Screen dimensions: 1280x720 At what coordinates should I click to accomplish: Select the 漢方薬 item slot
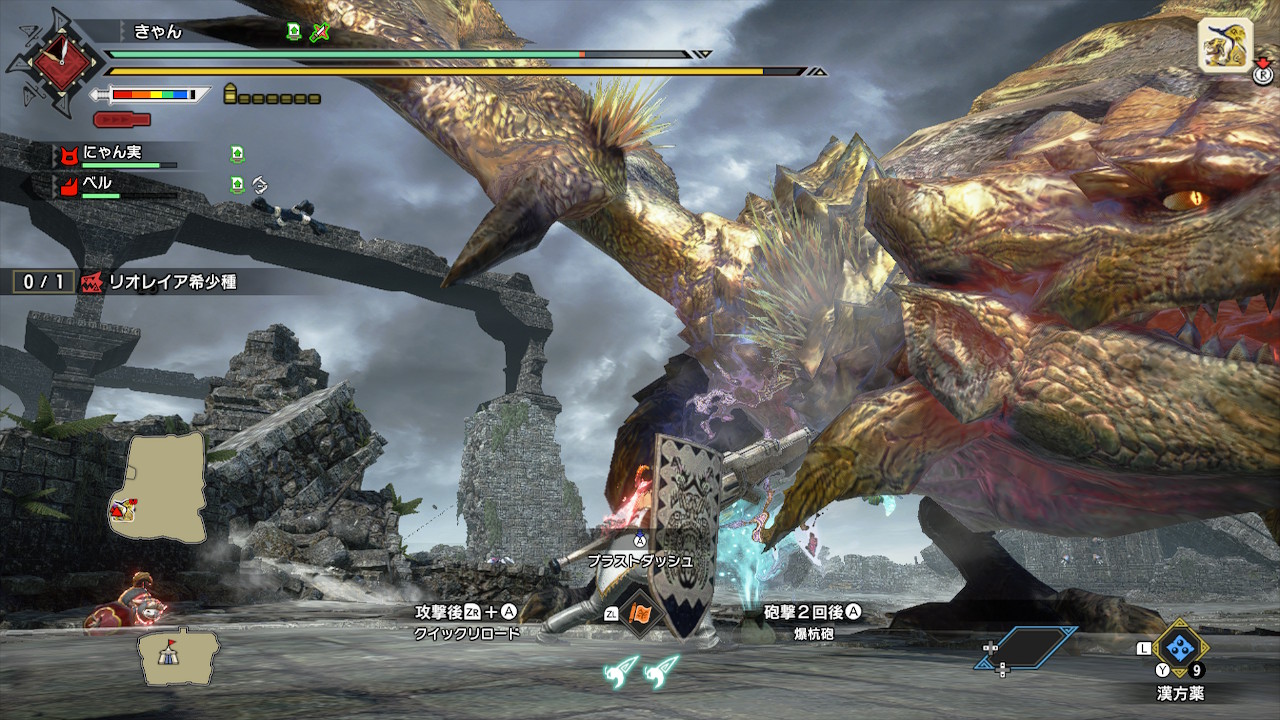(x=1182, y=647)
